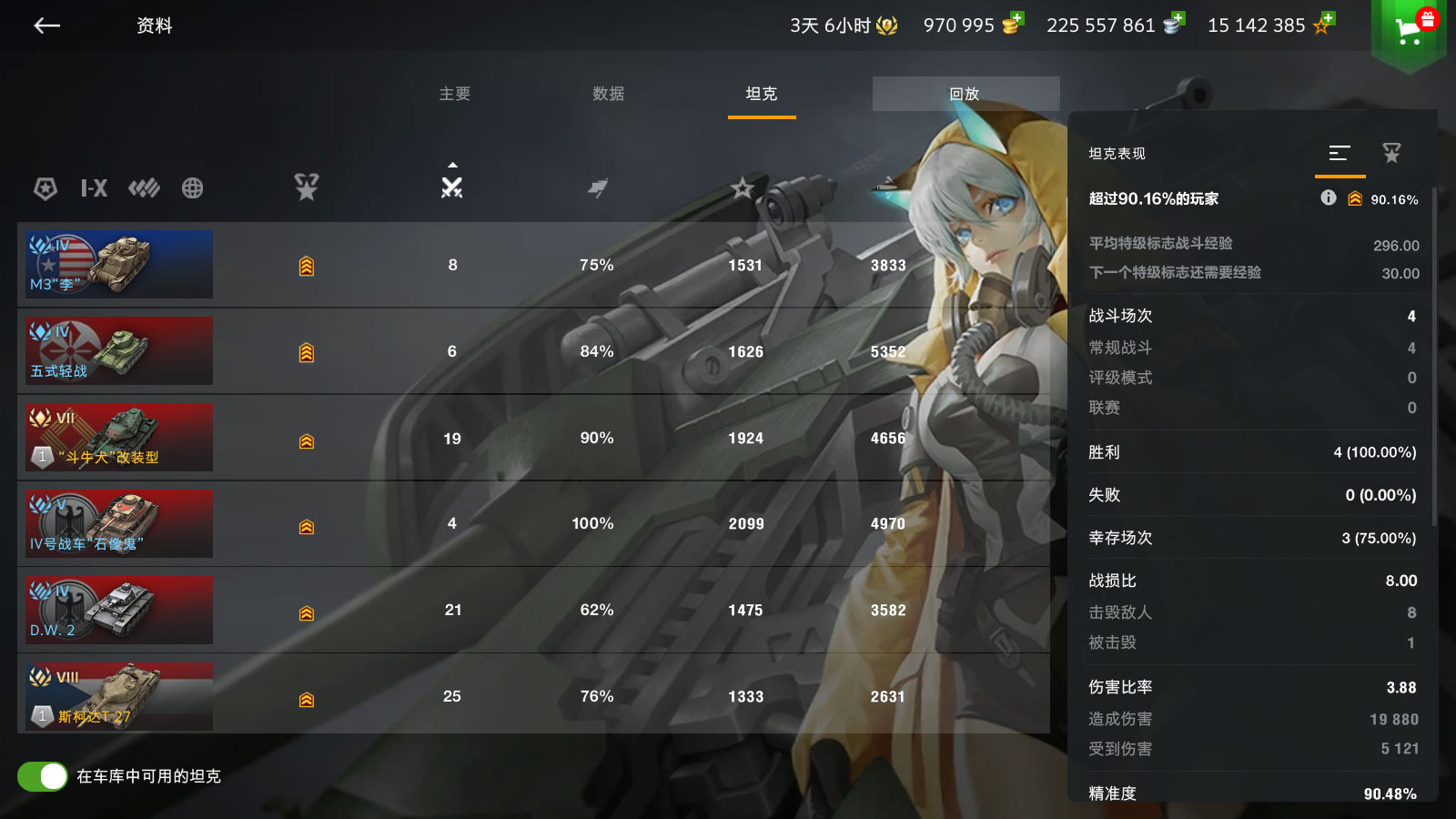Switch tank performance panel to medals view
The image size is (1456, 819).
pos(1391,153)
